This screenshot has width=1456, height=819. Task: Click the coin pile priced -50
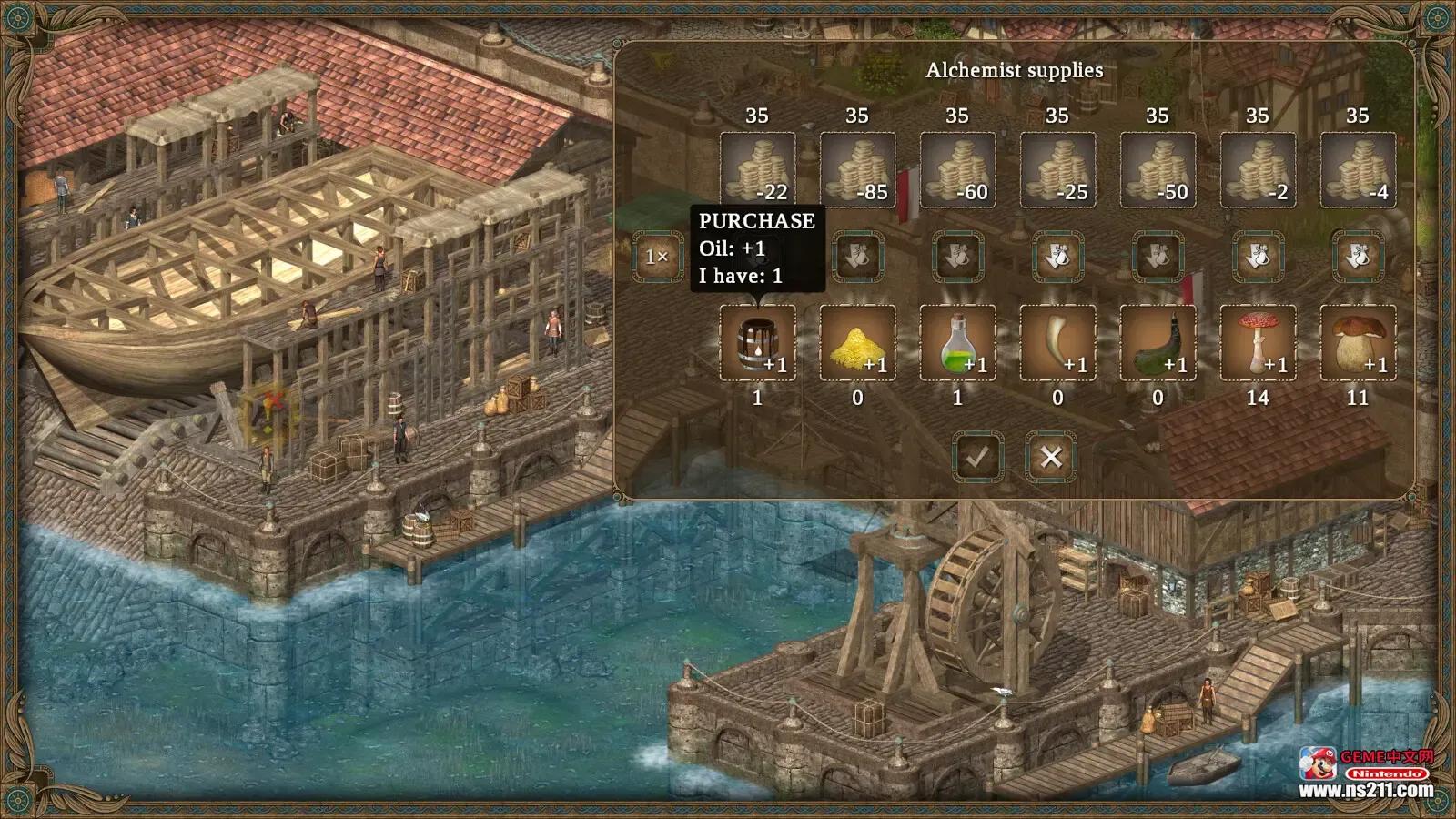coord(1158,170)
